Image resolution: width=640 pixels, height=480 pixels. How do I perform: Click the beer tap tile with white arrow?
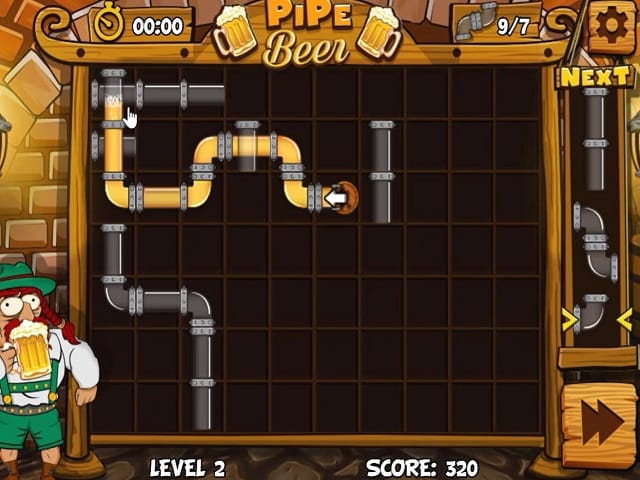click(337, 198)
